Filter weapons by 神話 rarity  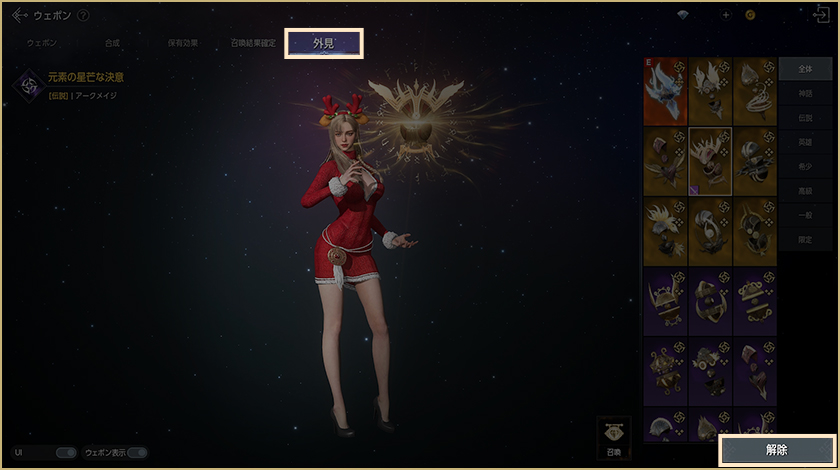[805, 93]
